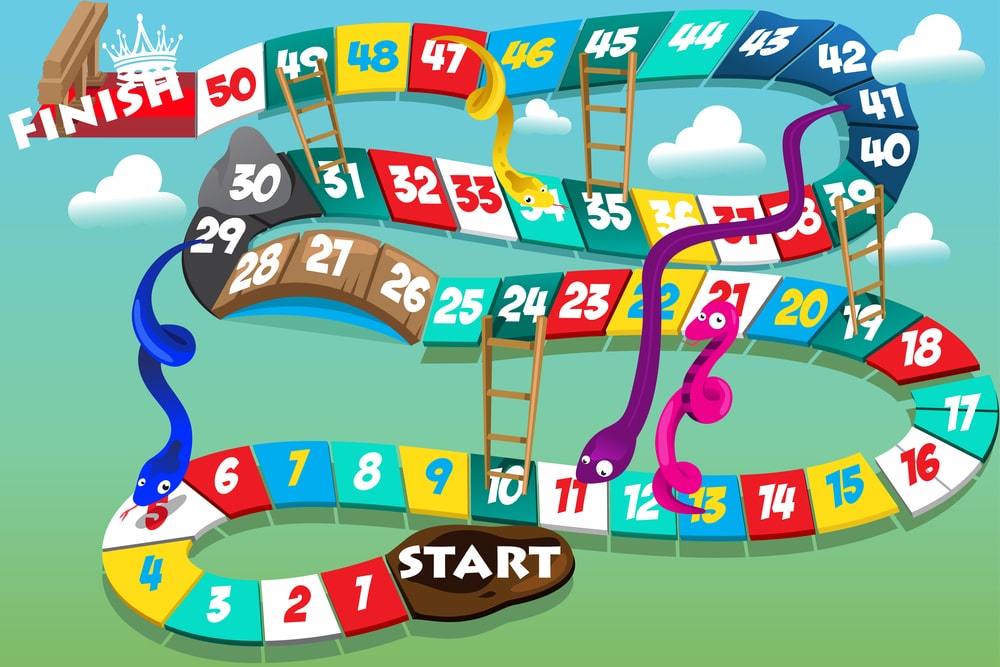Pick the yellow tile numbered 4

148,575
